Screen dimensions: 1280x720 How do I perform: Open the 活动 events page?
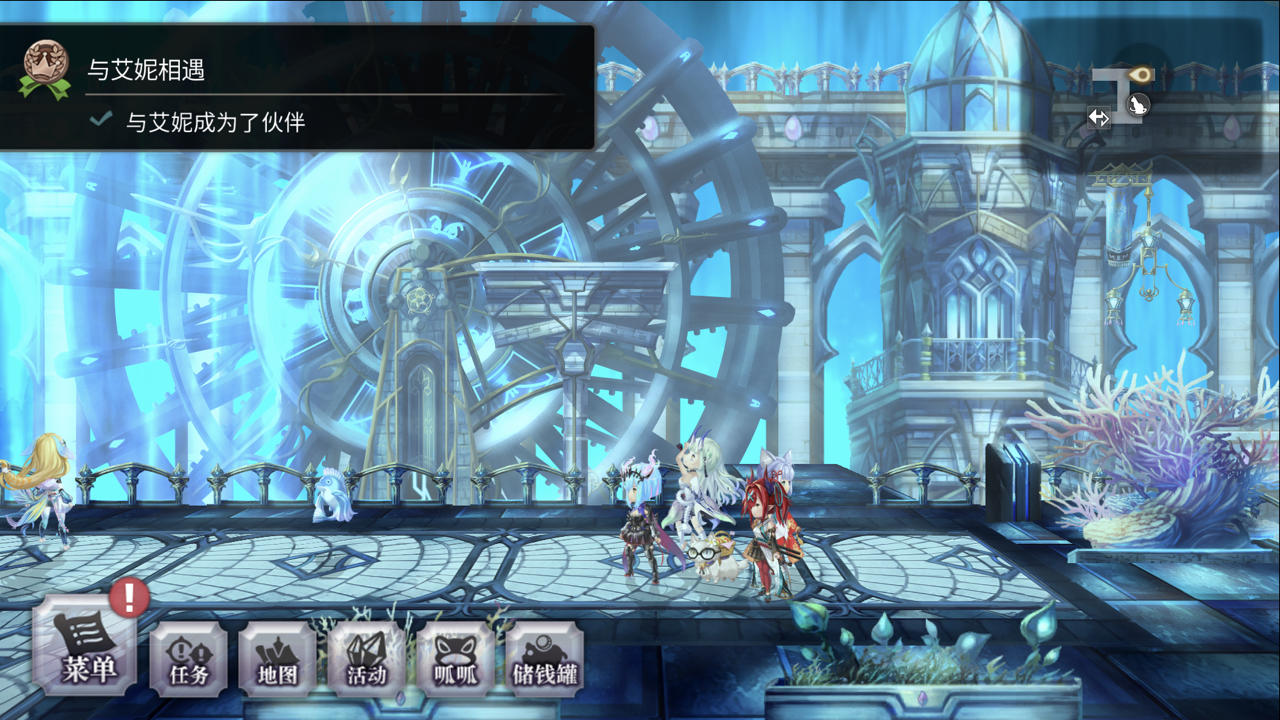tap(366, 659)
